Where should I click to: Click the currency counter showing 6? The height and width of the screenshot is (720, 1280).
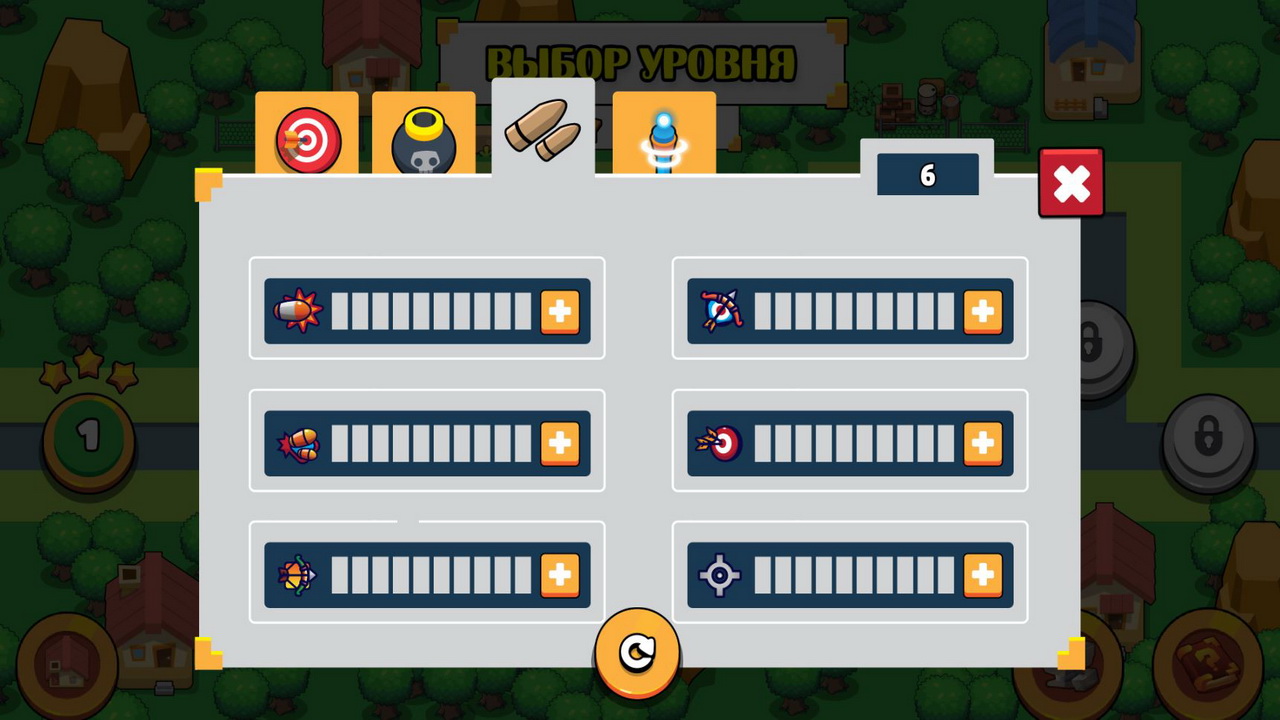click(927, 175)
